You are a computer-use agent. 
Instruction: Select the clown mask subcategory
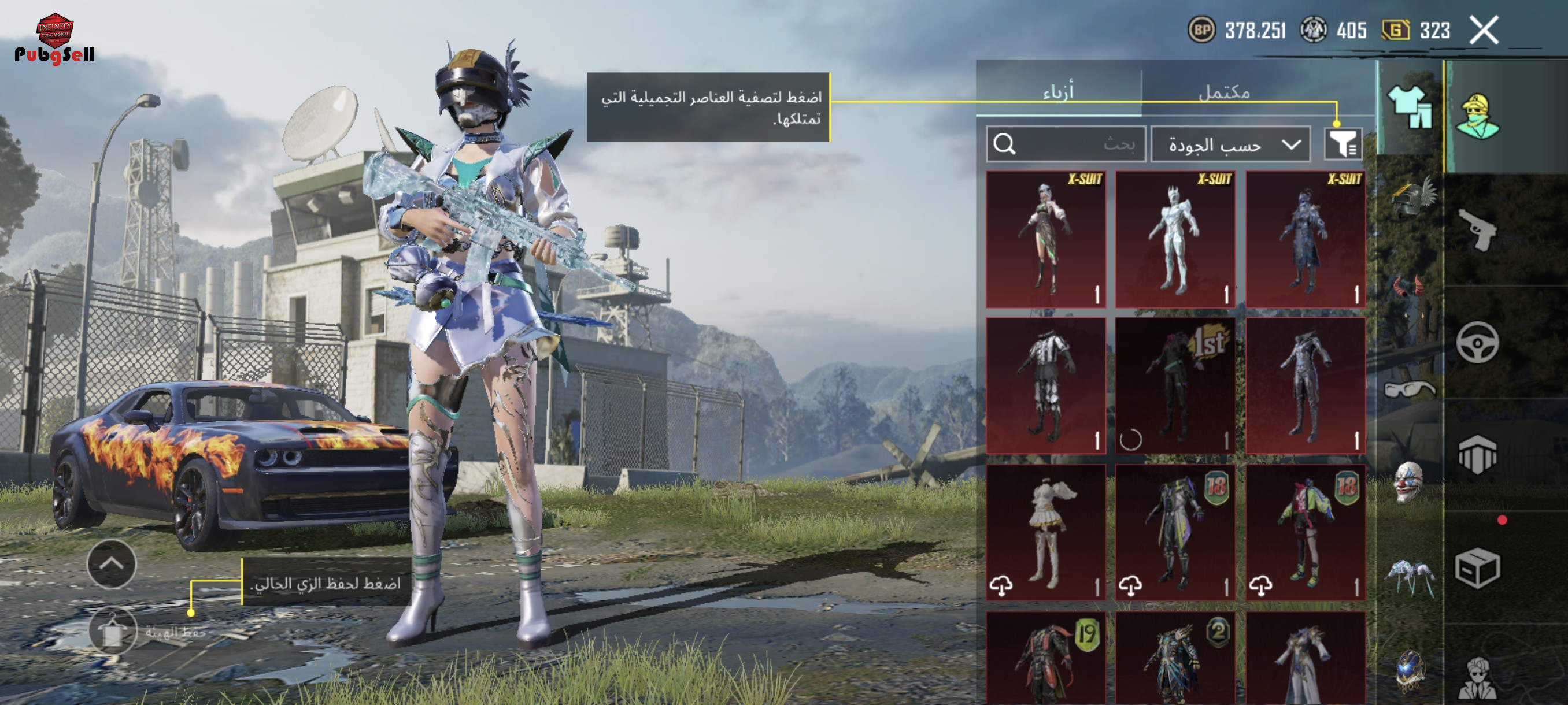tap(1408, 482)
